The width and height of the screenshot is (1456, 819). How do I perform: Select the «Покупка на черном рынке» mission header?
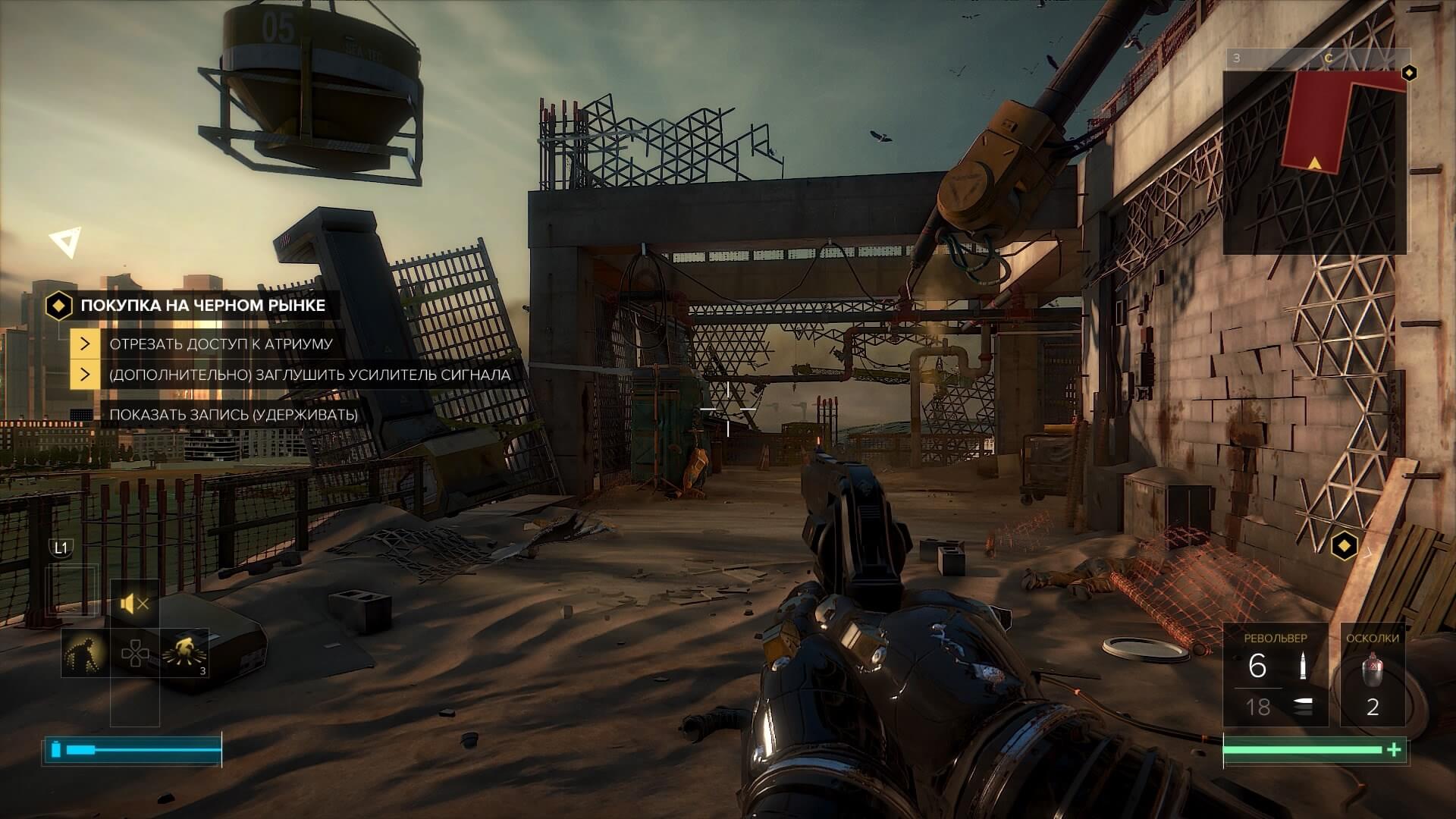click(x=202, y=306)
